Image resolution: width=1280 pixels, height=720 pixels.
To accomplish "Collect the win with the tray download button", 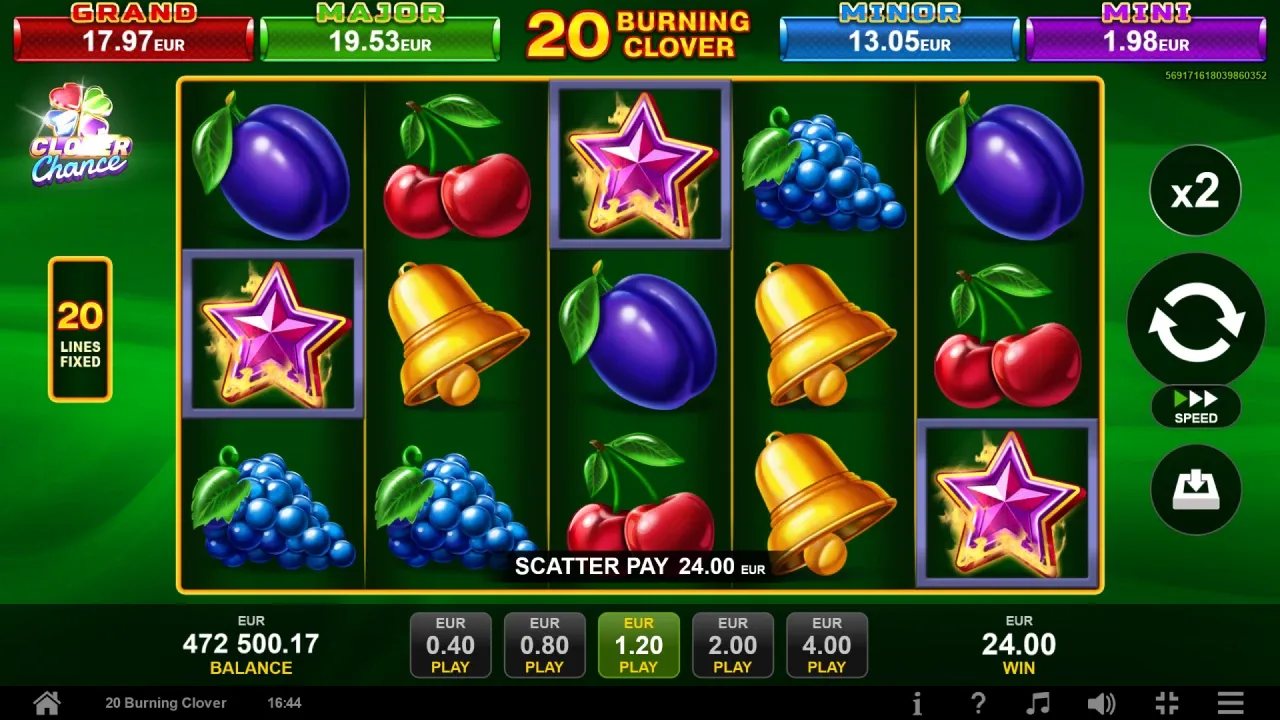I will (x=1196, y=489).
